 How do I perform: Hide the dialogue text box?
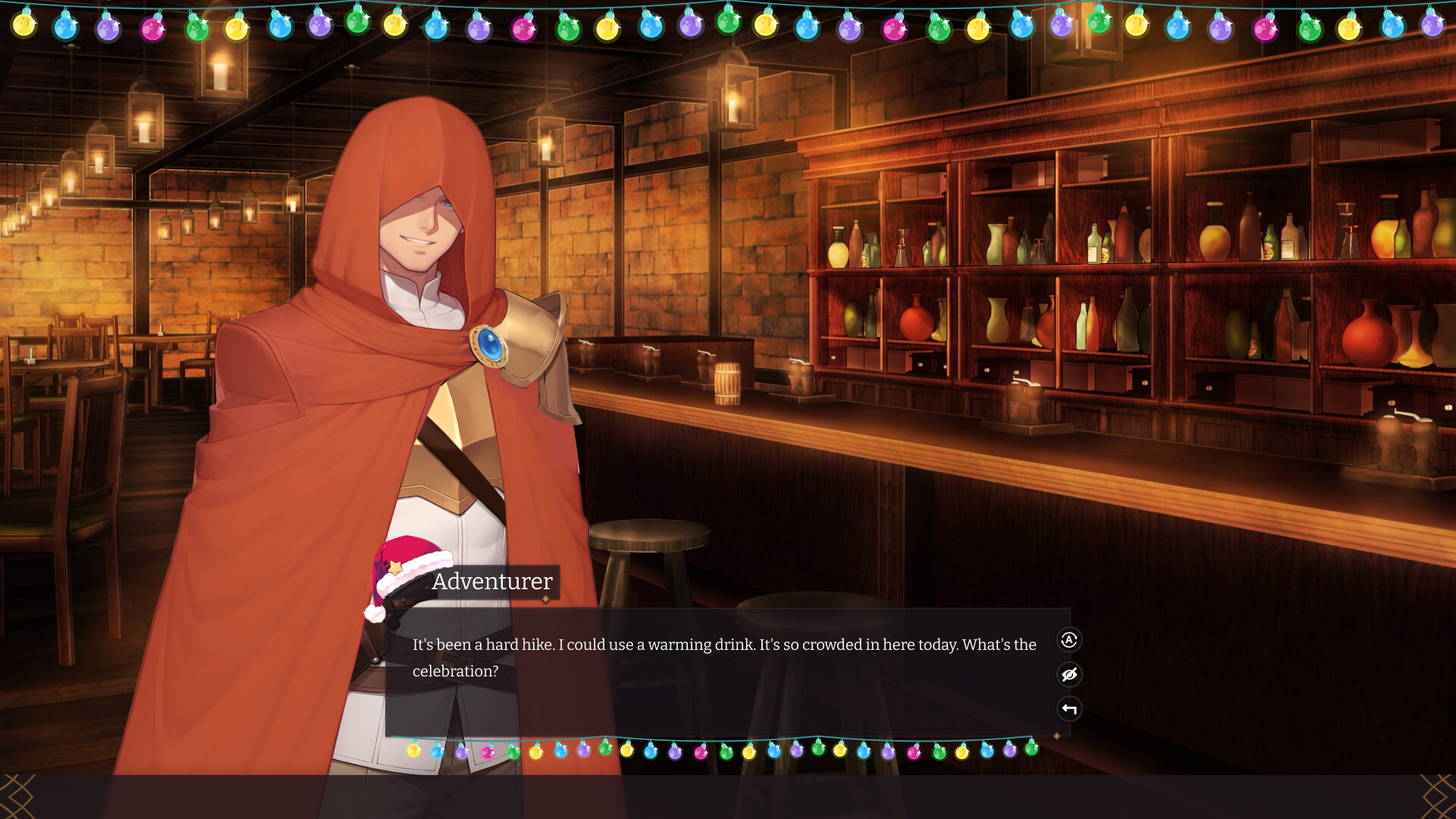pos(1068,674)
